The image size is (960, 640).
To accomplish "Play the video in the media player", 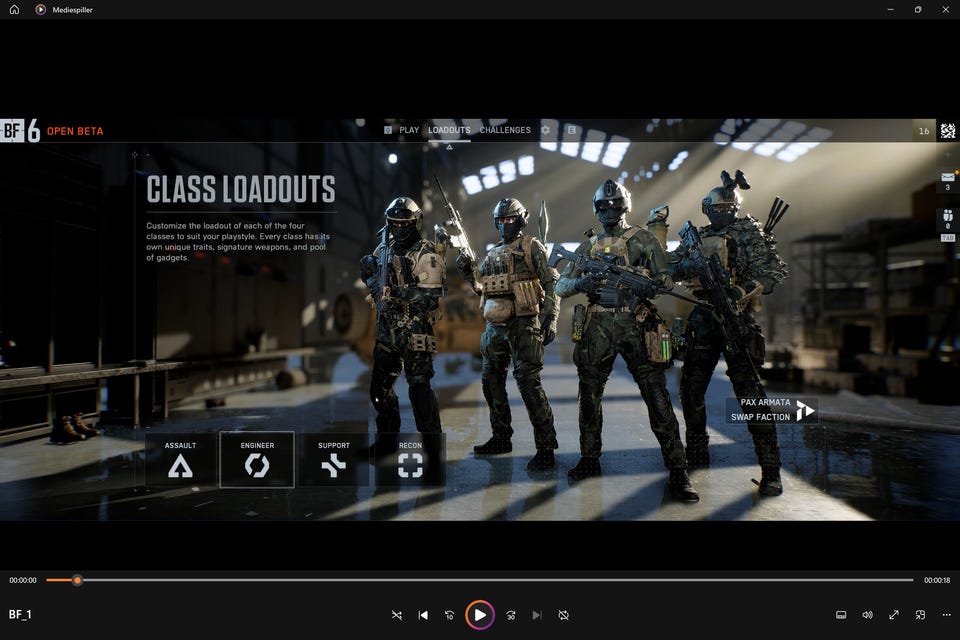I will 480,615.
